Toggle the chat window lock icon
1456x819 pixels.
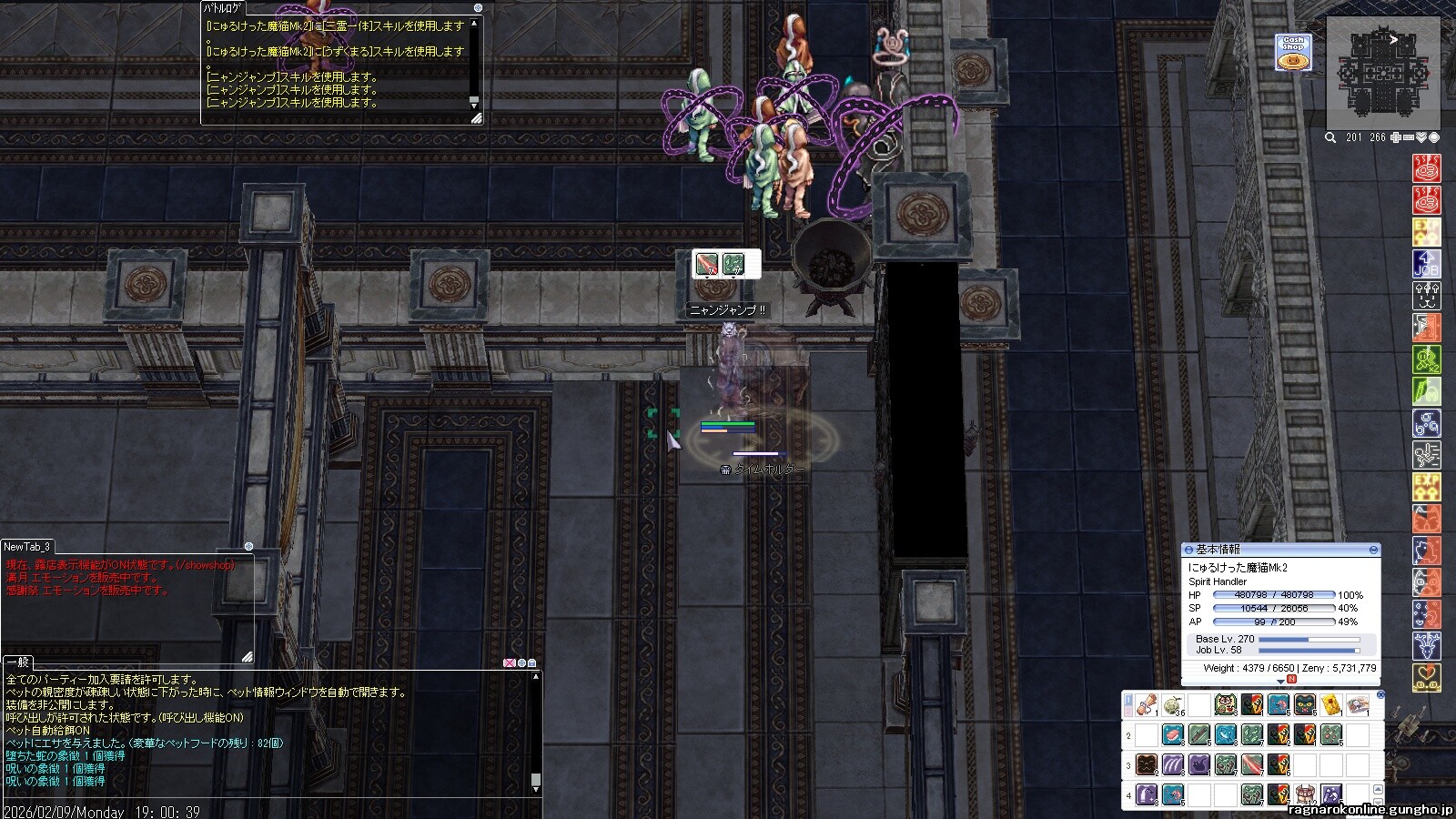[x=531, y=662]
